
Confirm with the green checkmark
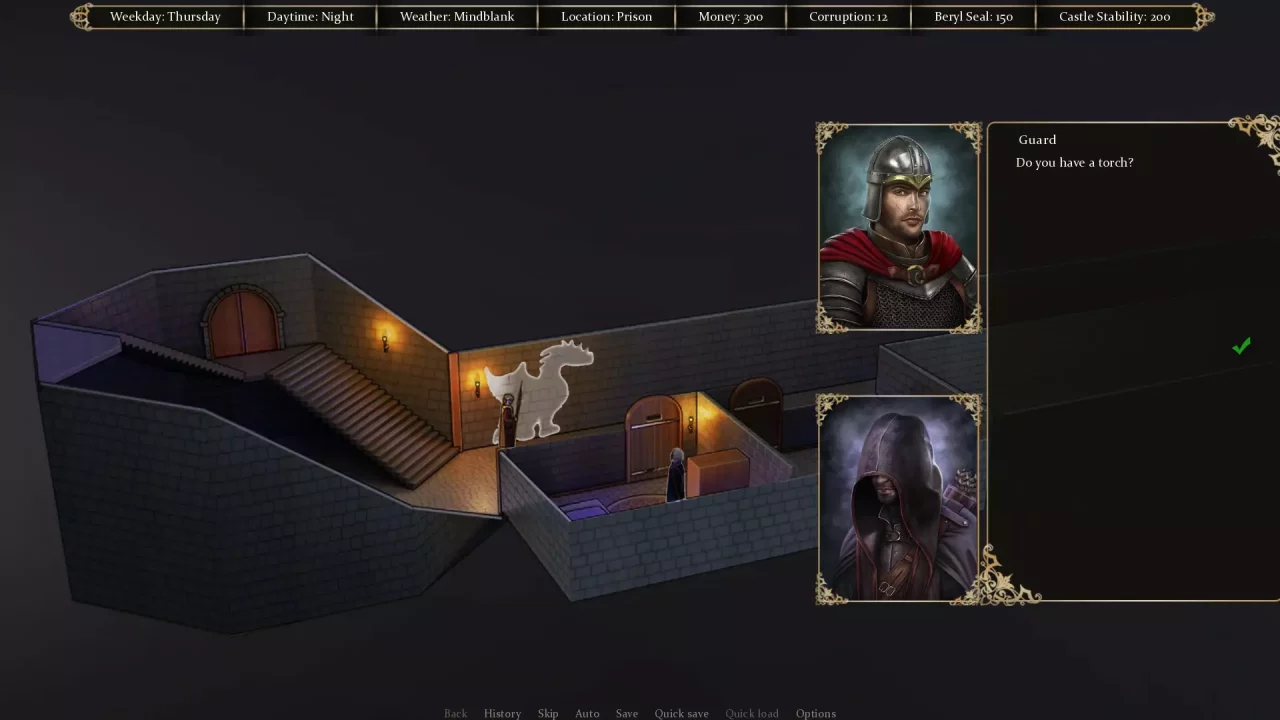click(1240, 346)
